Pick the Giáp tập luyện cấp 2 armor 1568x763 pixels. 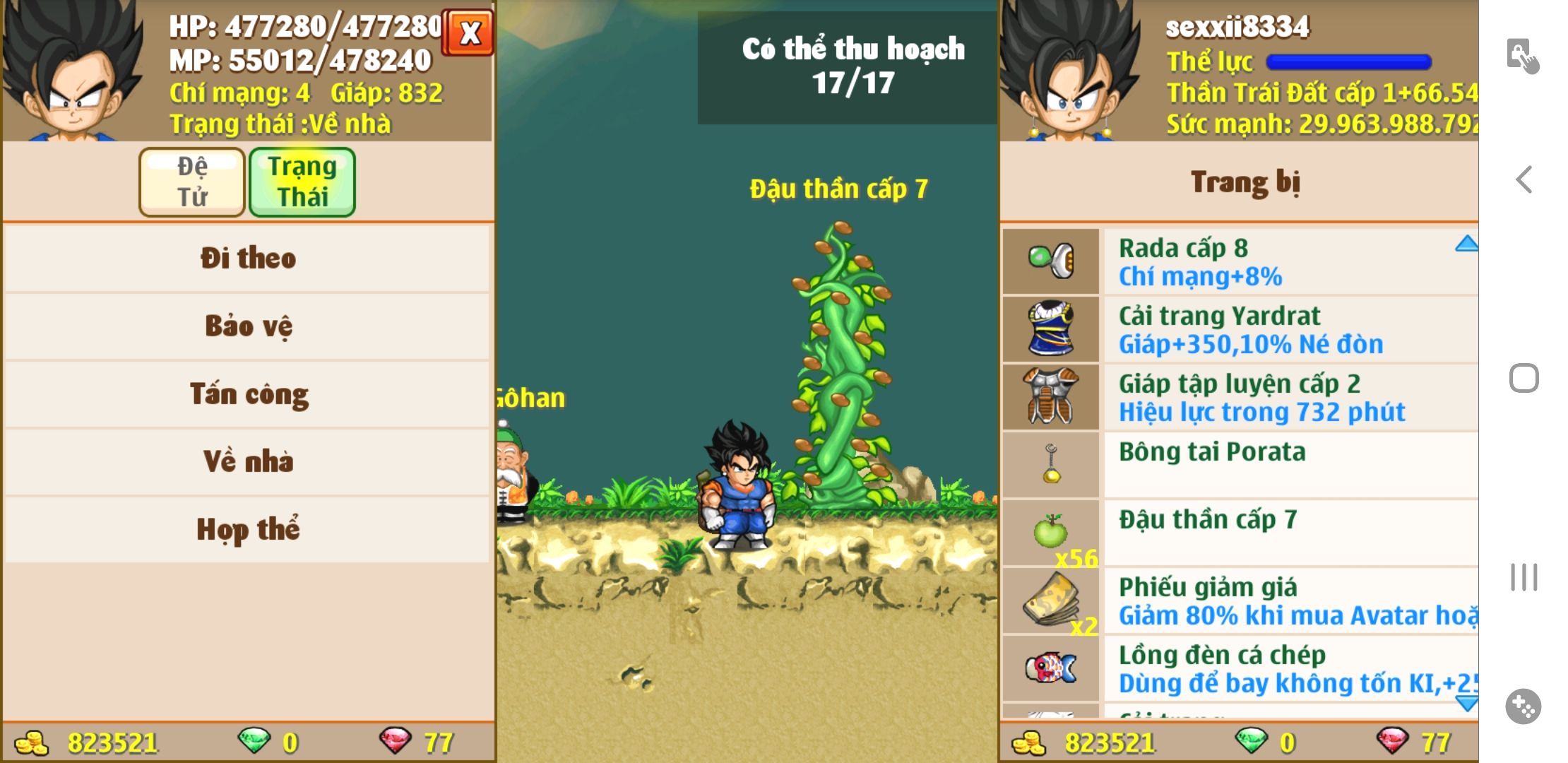[x=1239, y=397]
